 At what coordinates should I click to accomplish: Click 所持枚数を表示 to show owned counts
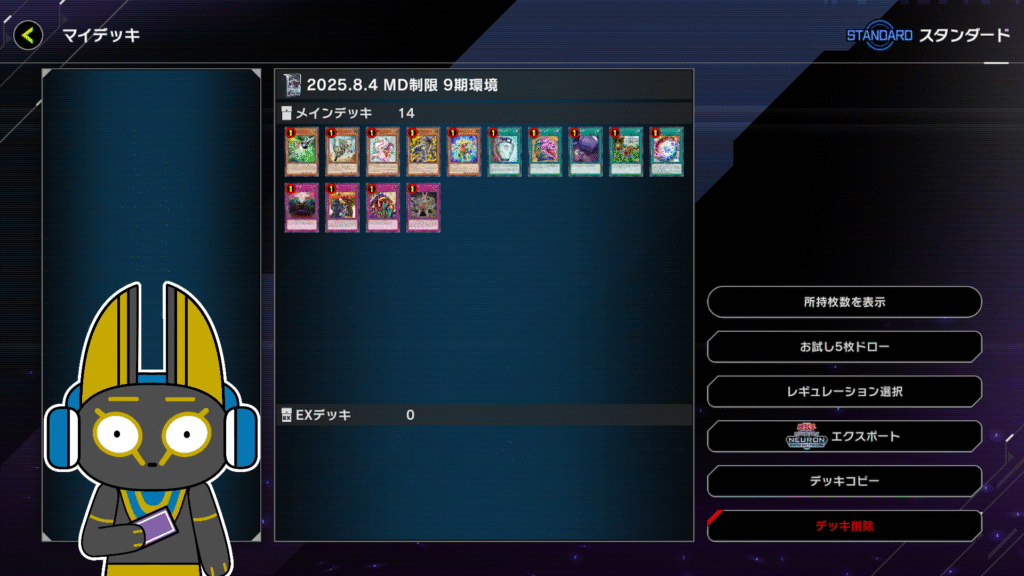(844, 301)
